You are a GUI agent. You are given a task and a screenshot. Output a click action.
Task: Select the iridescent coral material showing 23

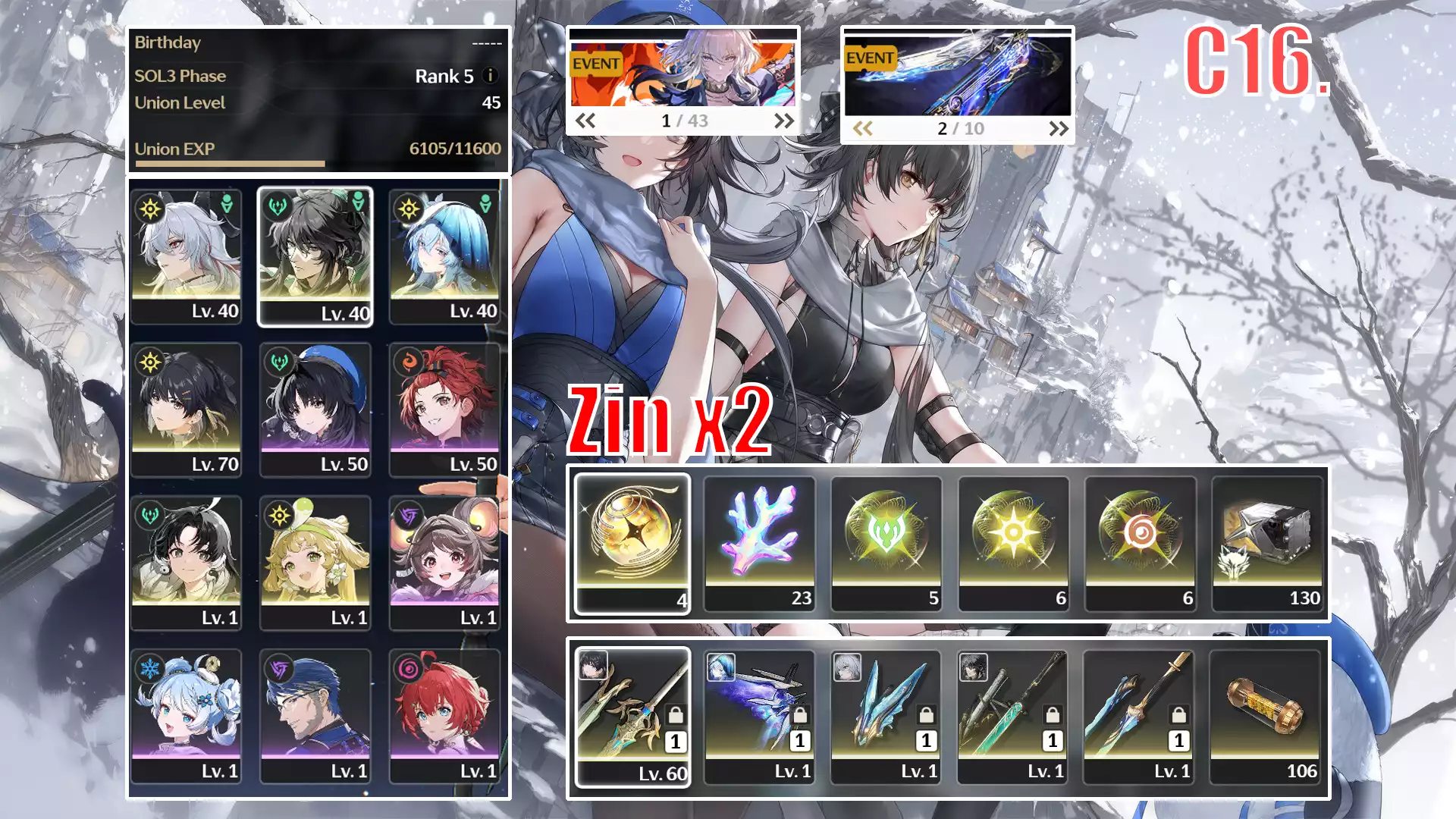[760, 538]
